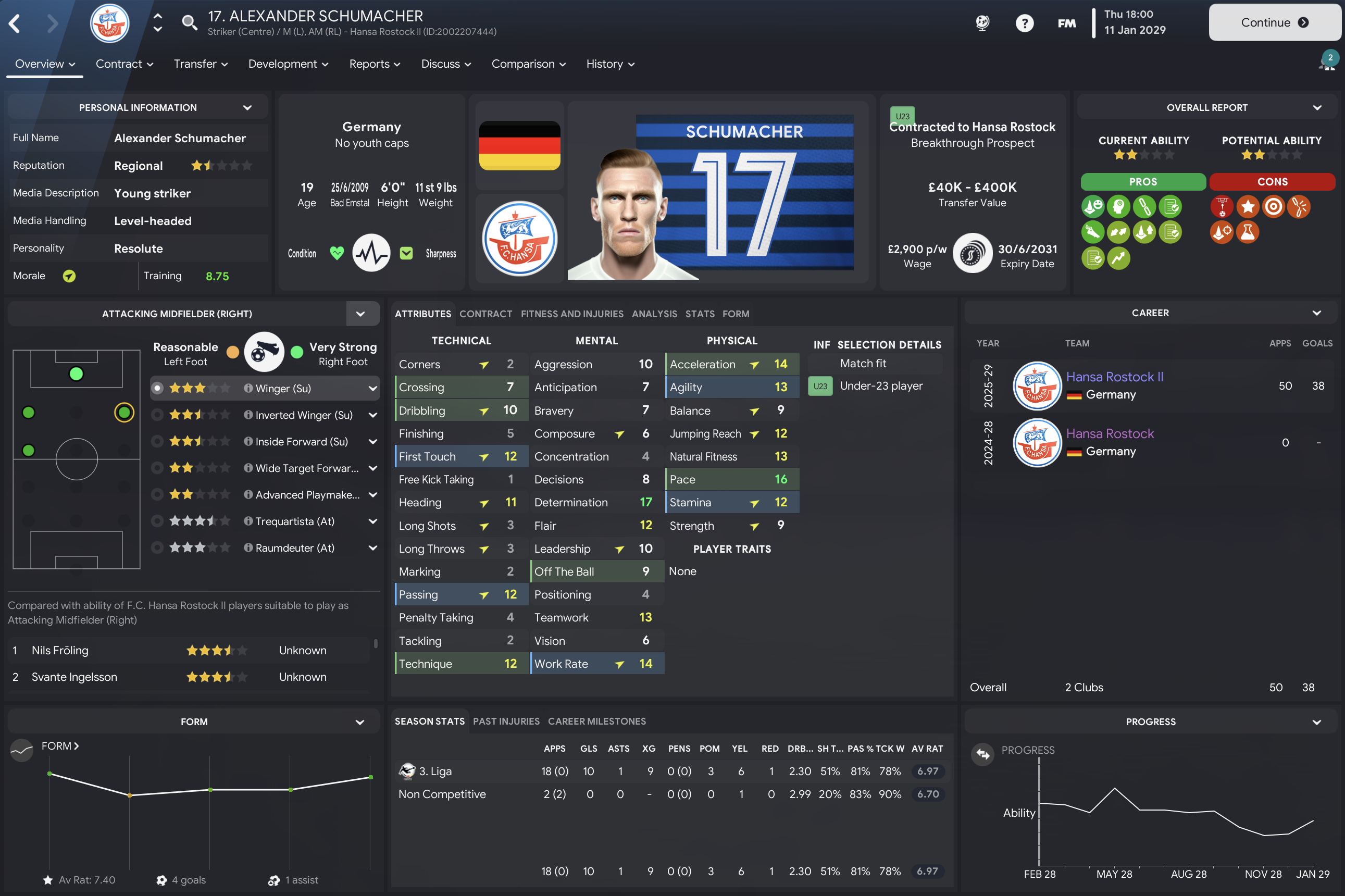
Task: Collapse the Personal Information panel
Action: (248, 107)
